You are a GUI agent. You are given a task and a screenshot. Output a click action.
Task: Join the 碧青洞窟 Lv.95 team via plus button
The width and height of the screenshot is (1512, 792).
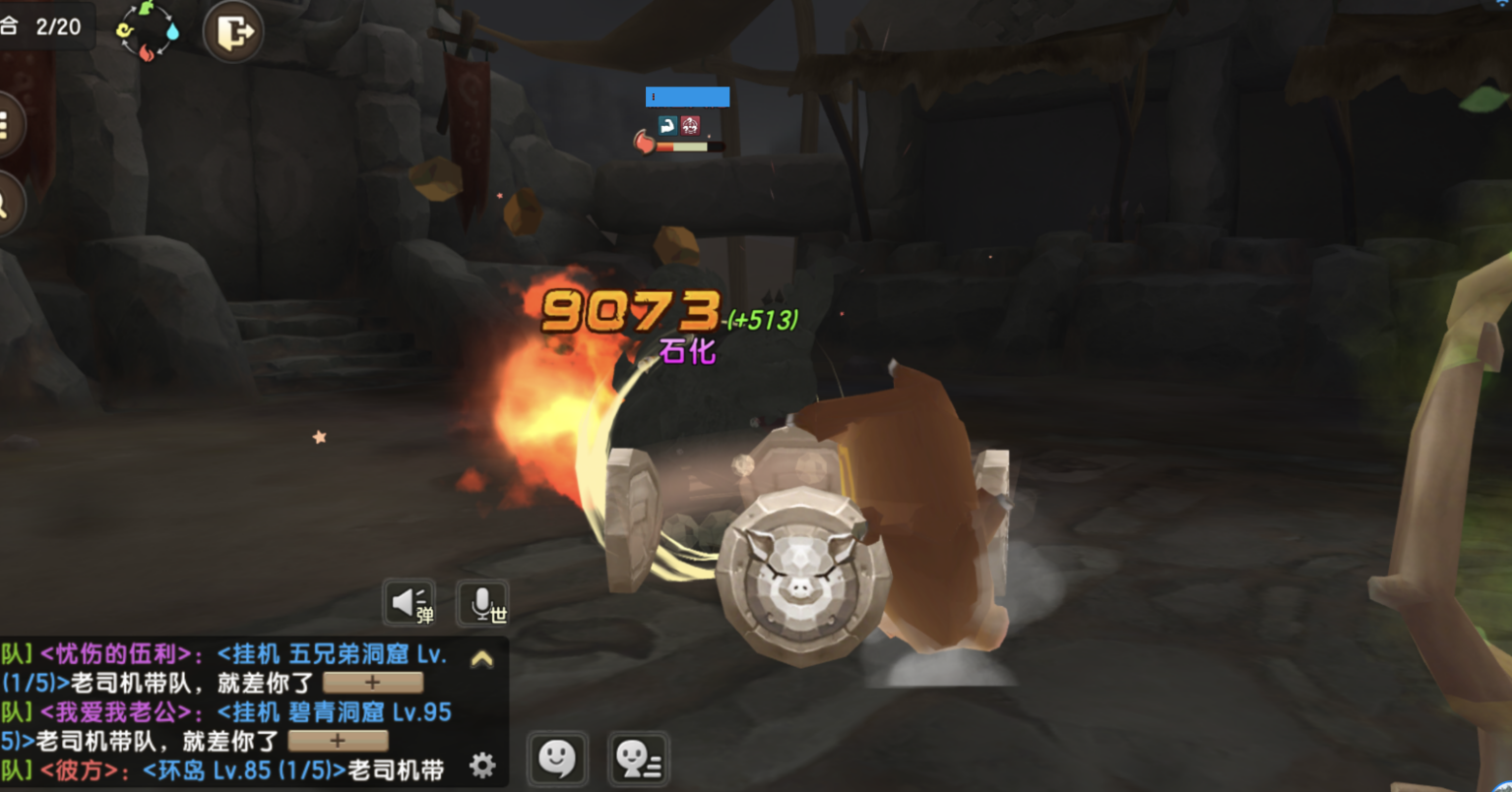[x=338, y=740]
